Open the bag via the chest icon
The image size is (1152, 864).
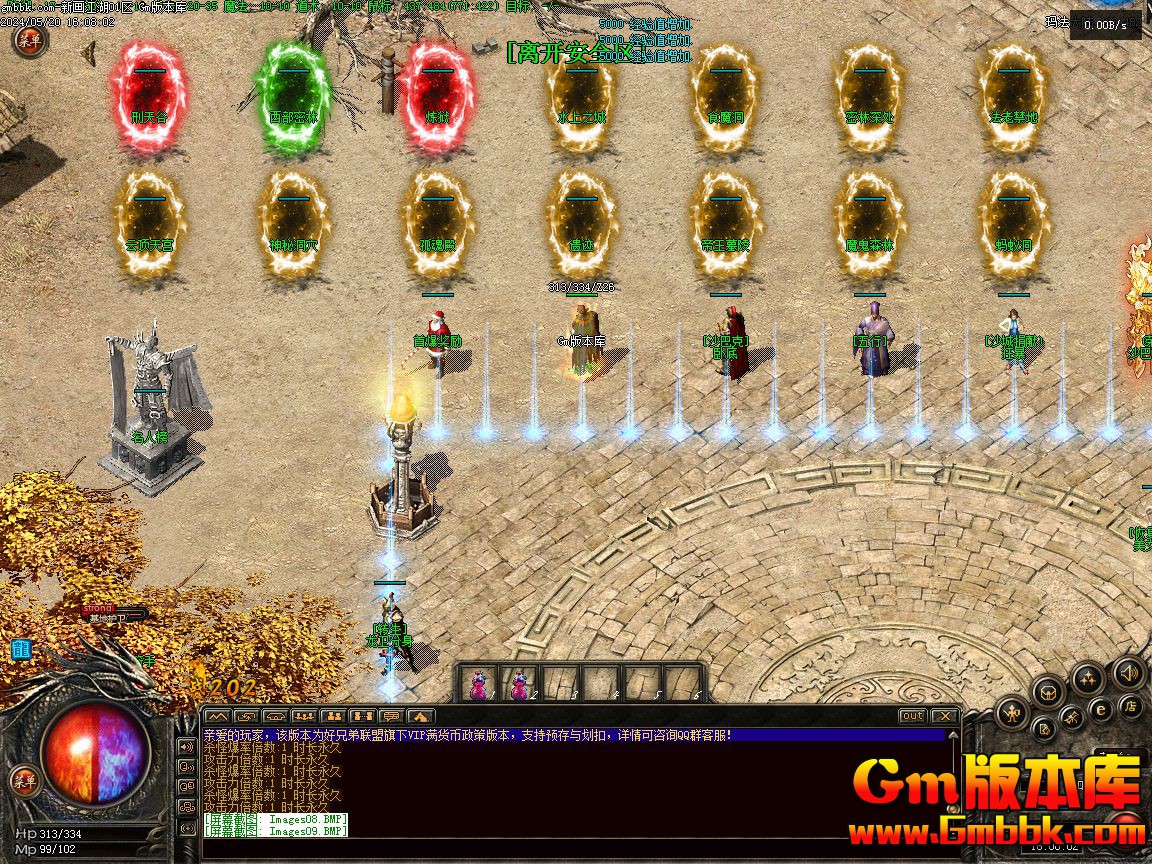(1049, 691)
